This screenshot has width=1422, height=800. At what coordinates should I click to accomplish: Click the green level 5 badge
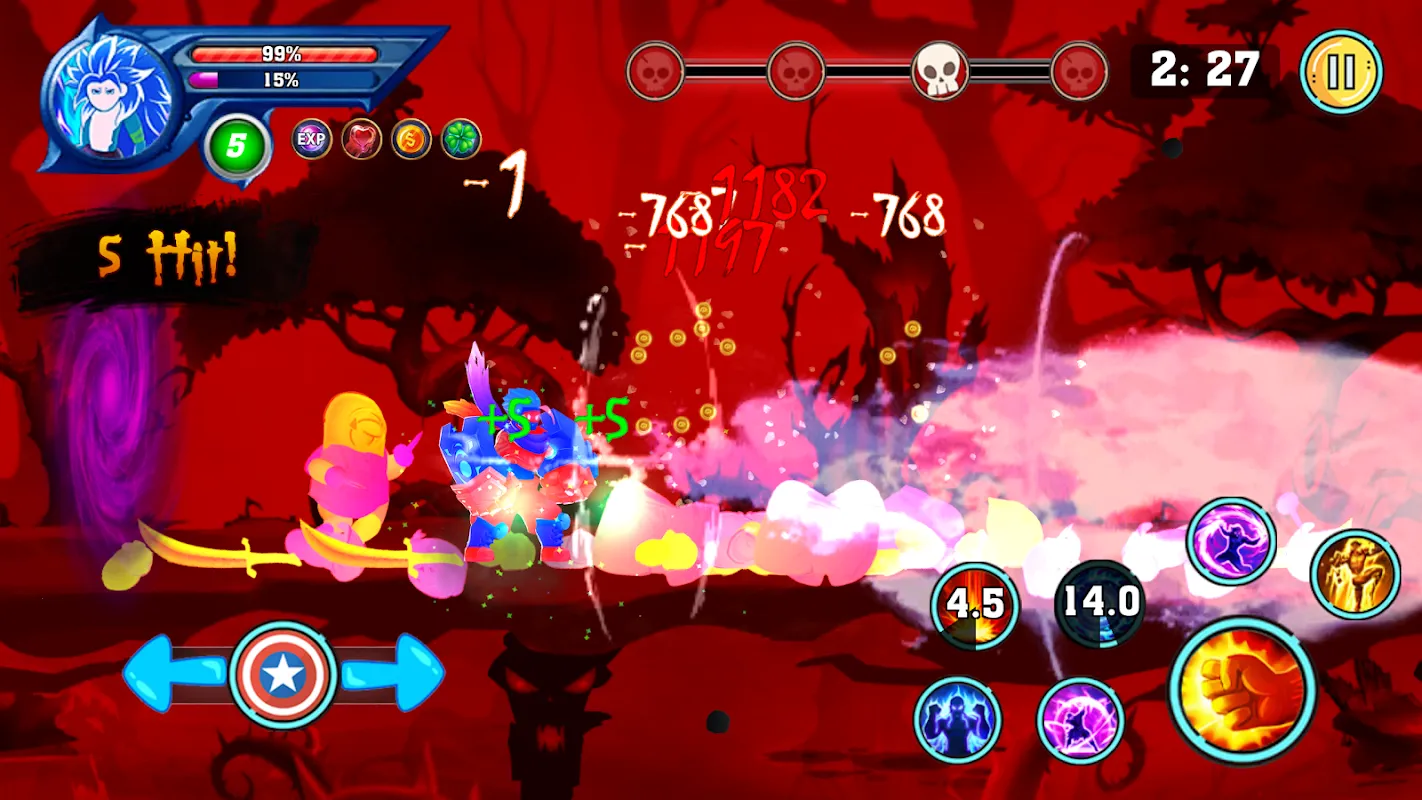click(x=236, y=147)
